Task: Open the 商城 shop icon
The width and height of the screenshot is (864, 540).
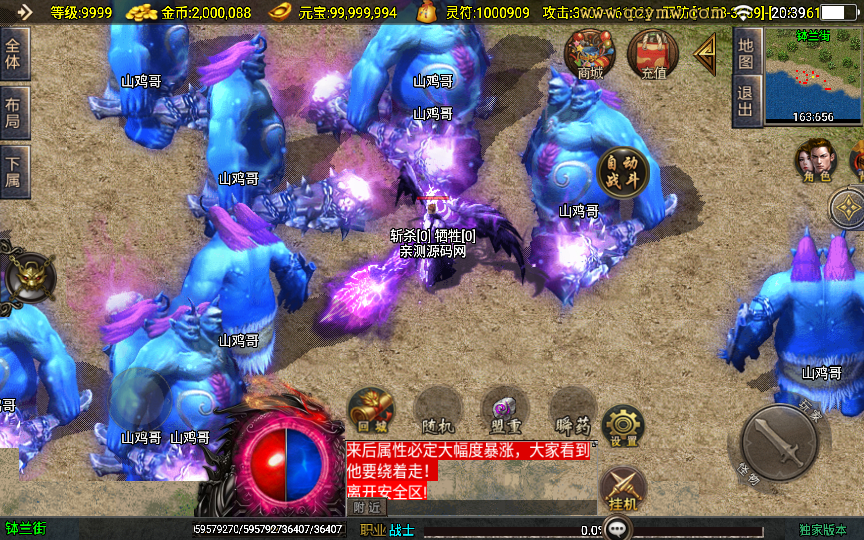Action: (x=590, y=52)
